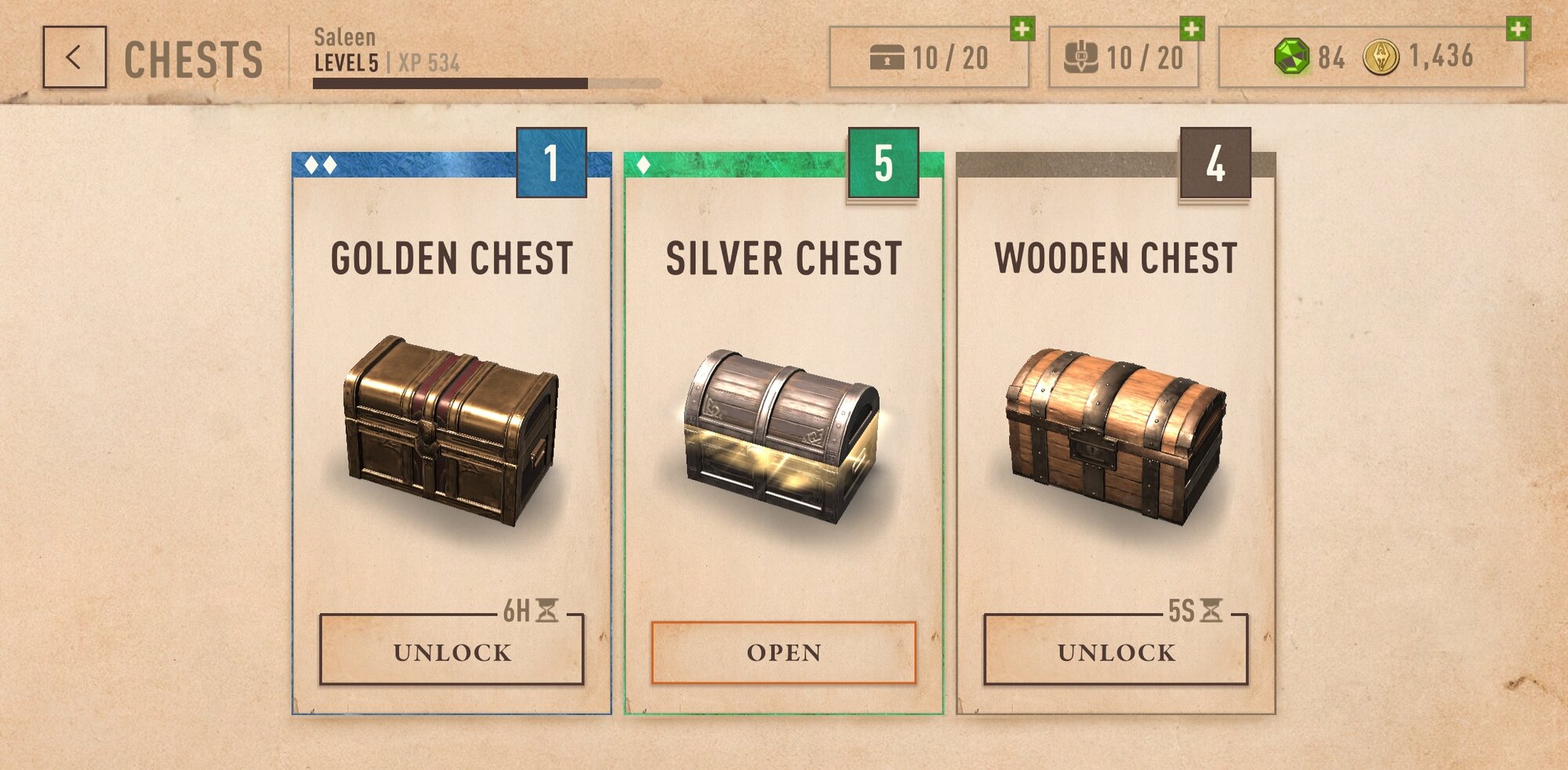Add more armor inventory slots with plus
1568x770 pixels.
tap(1192, 29)
